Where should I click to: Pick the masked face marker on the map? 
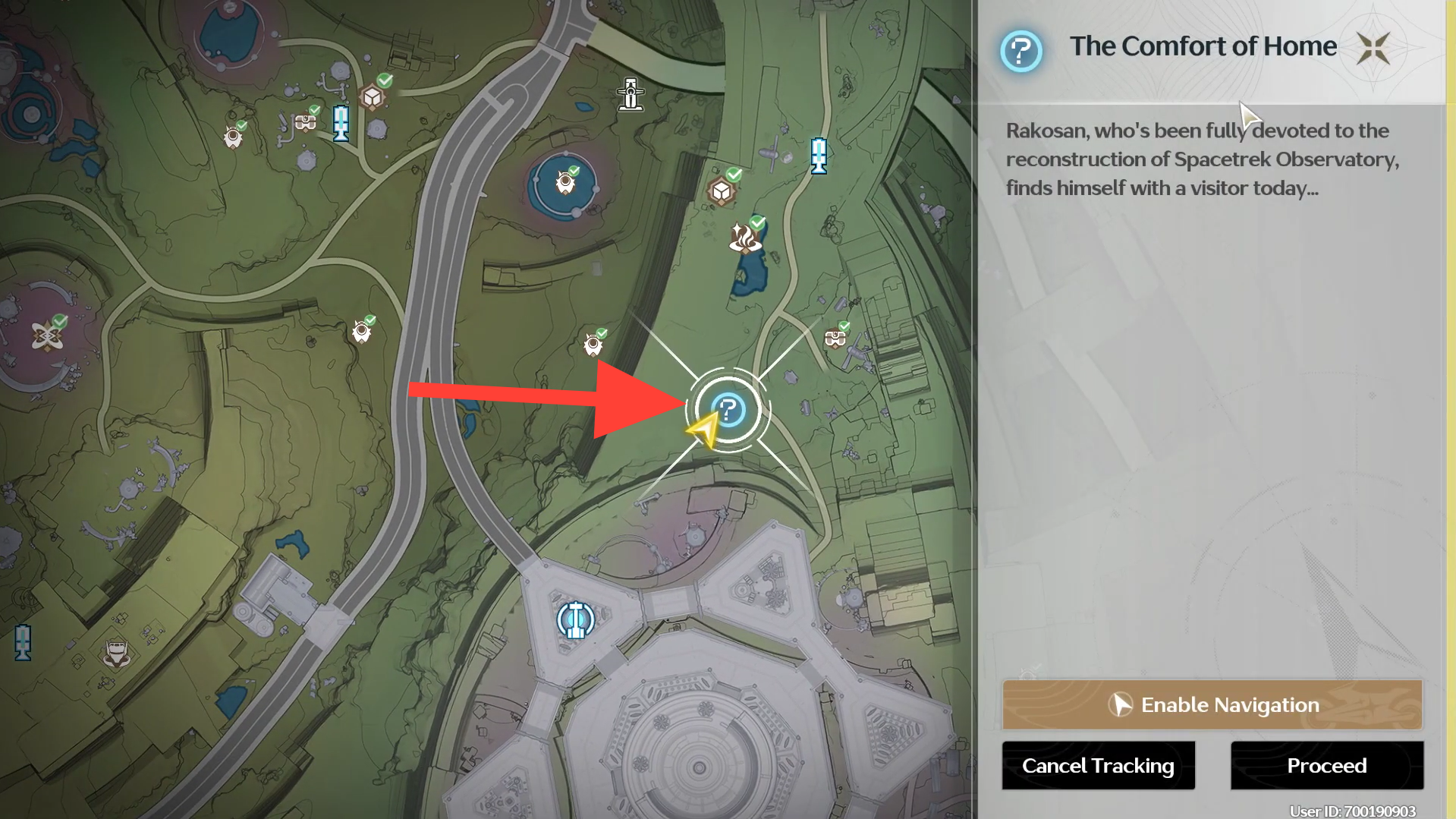pos(116,653)
